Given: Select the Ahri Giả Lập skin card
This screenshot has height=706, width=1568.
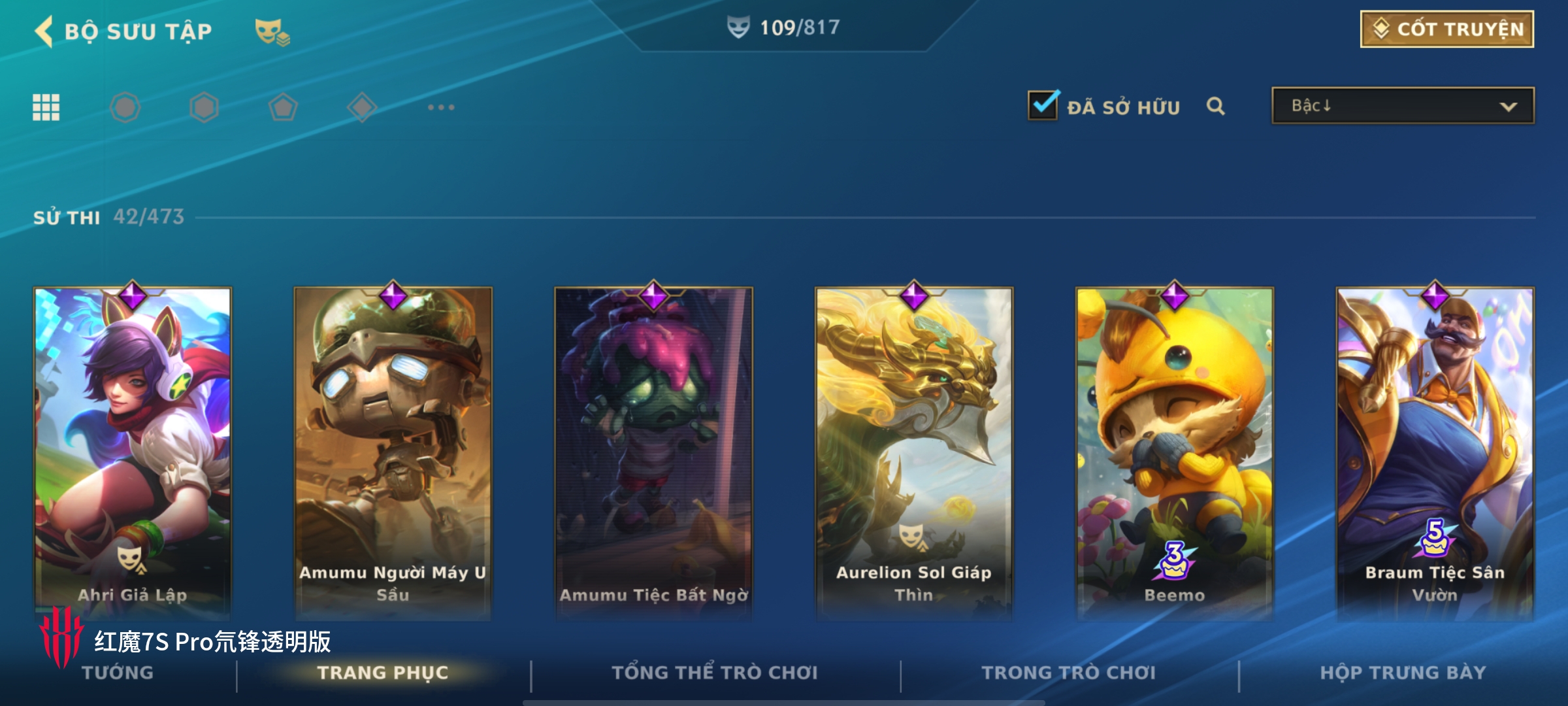Looking at the screenshot, I should tap(133, 451).
